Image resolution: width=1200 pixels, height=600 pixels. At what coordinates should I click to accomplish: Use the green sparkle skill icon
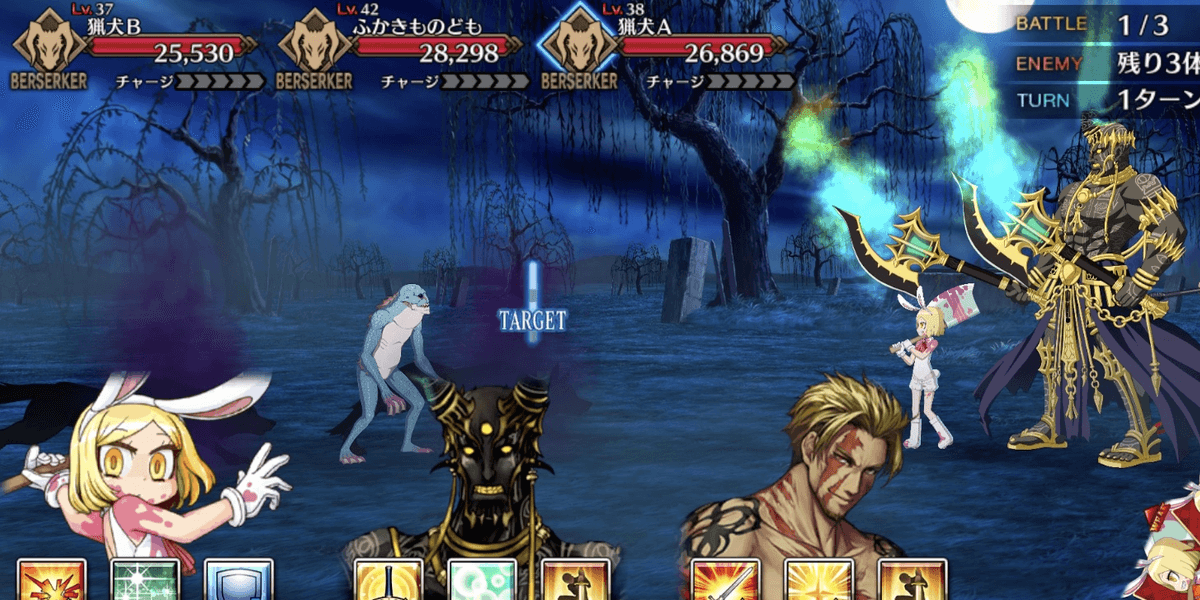pyautogui.click(x=146, y=580)
